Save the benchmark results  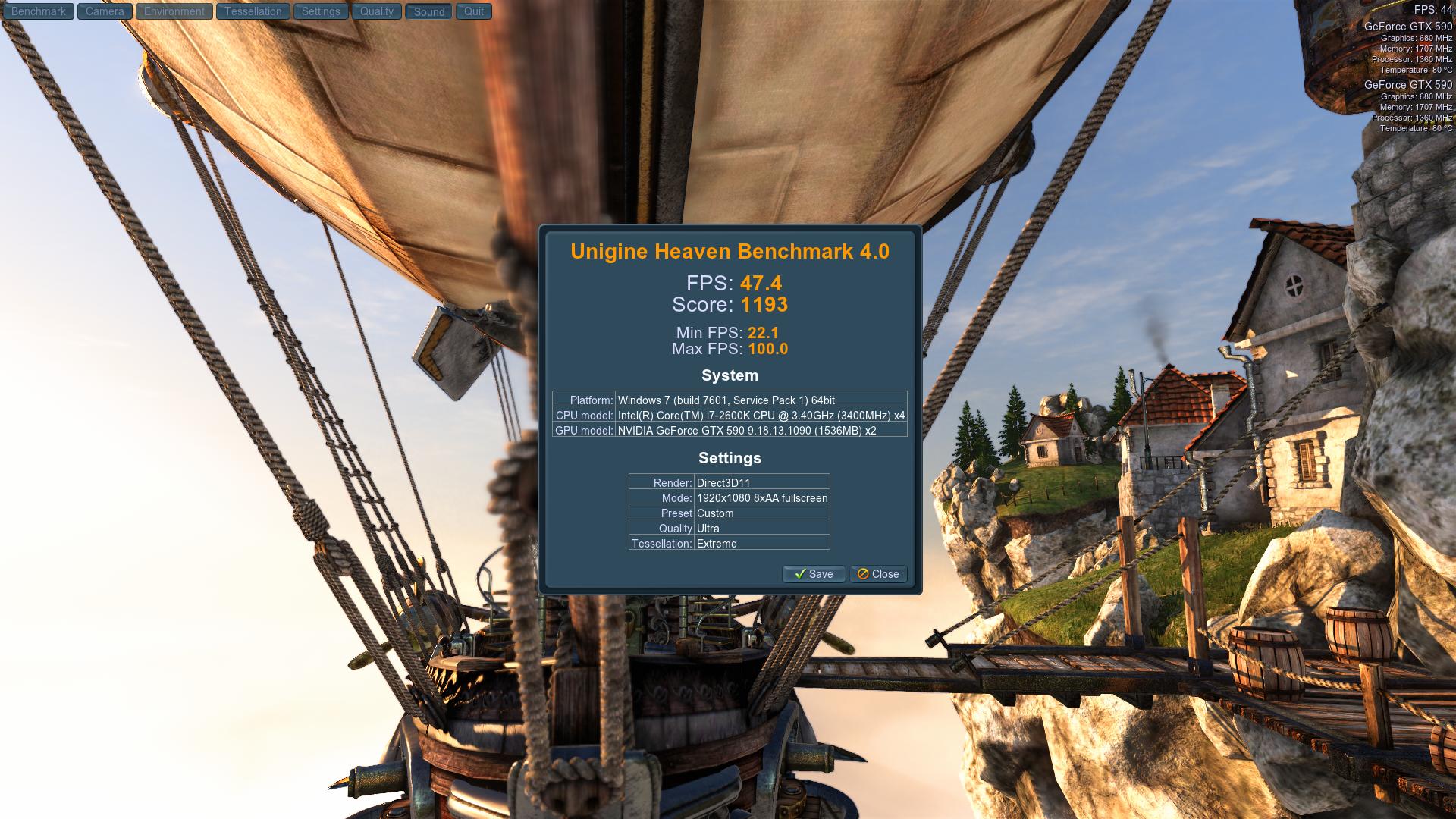(x=813, y=574)
